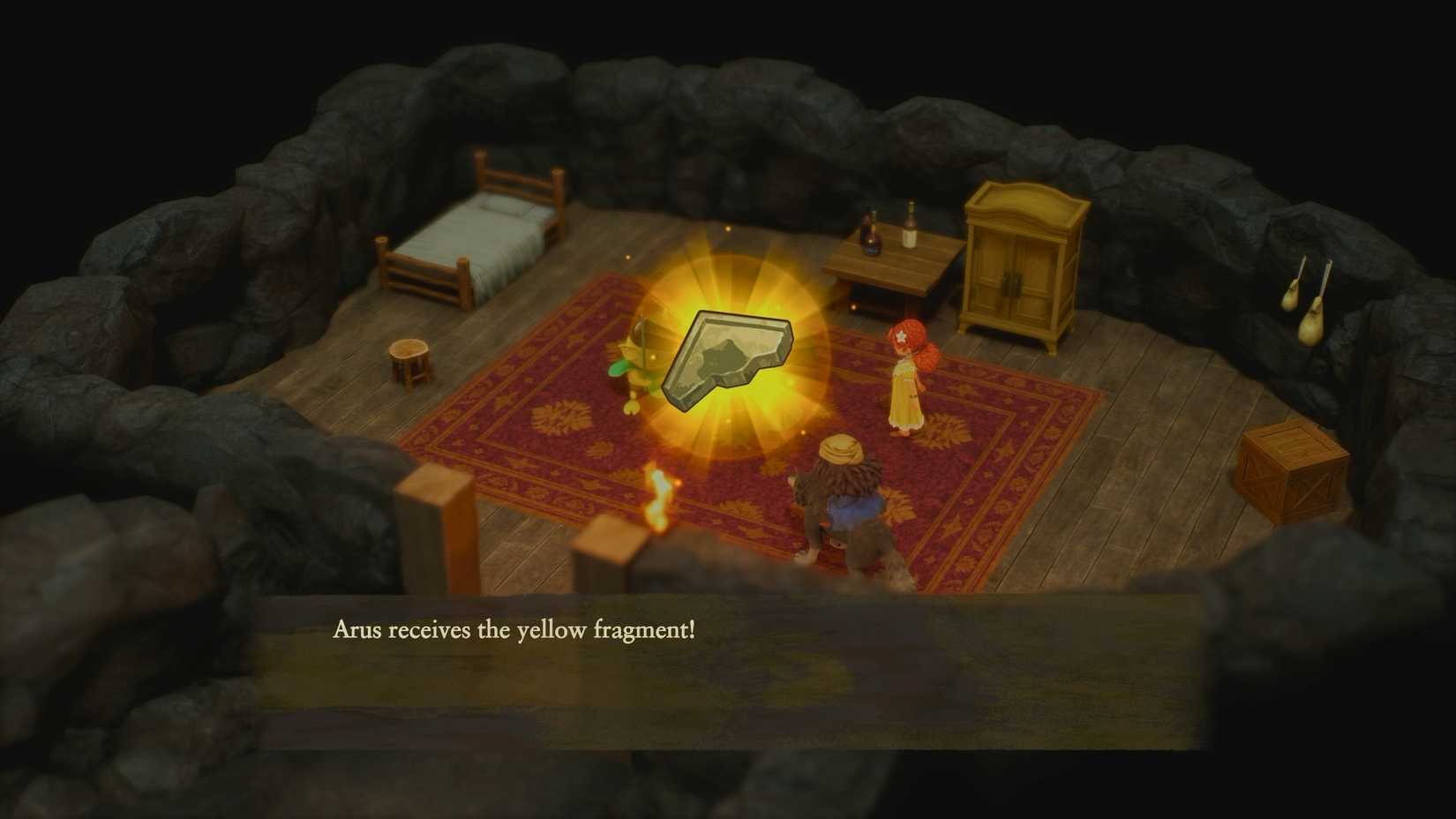
Task: Click the table holding the bottles
Action: pos(891,265)
